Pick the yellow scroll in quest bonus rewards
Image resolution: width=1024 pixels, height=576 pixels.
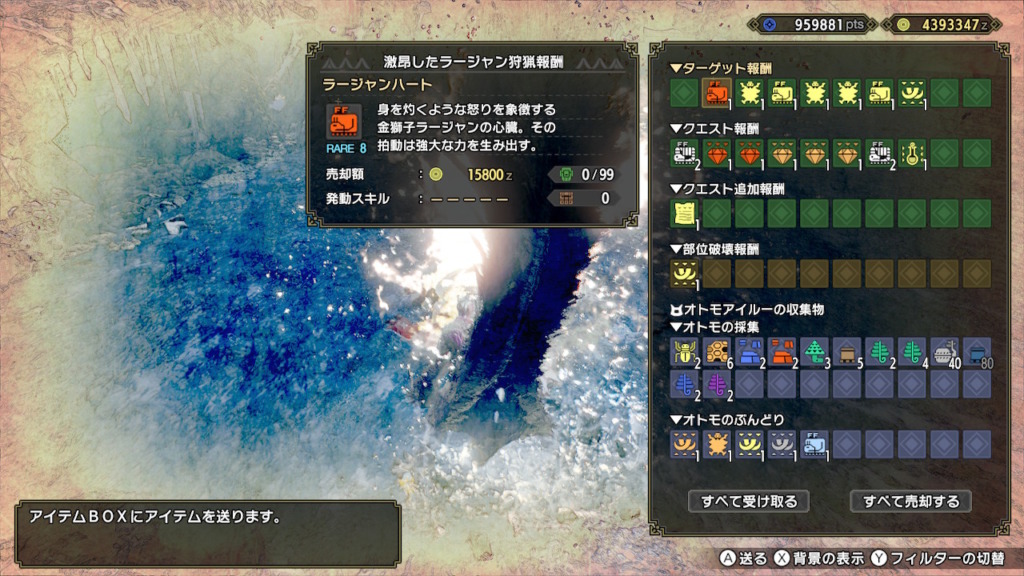pos(683,212)
